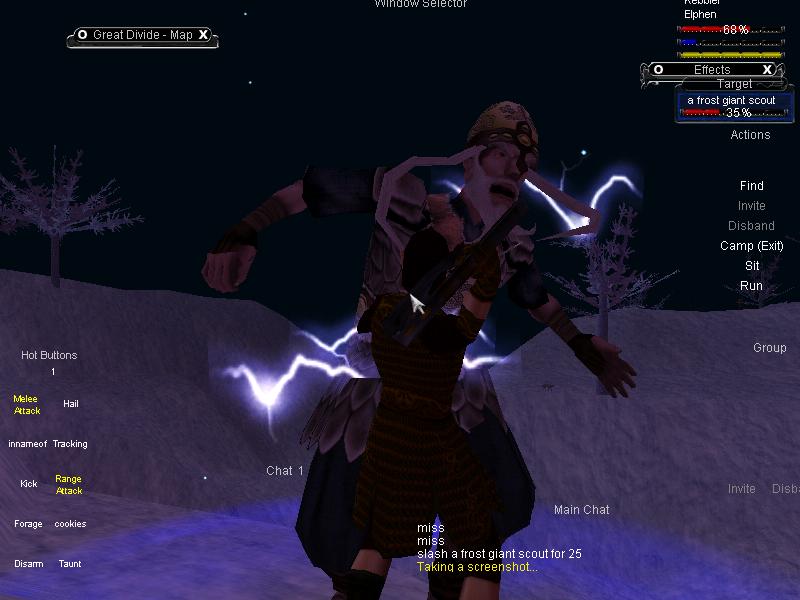Click the cookies hot button

70,524
